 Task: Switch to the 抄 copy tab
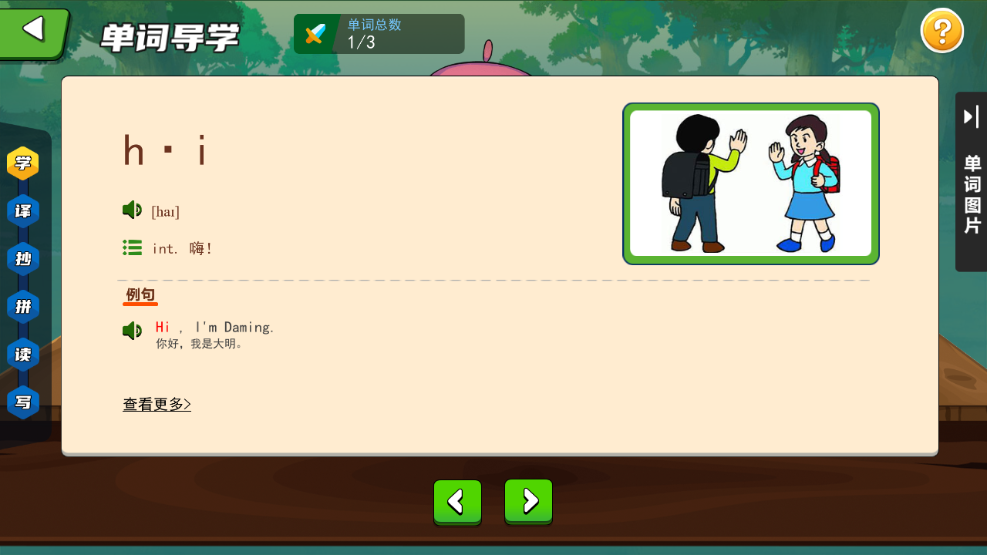pyautogui.click(x=23, y=259)
